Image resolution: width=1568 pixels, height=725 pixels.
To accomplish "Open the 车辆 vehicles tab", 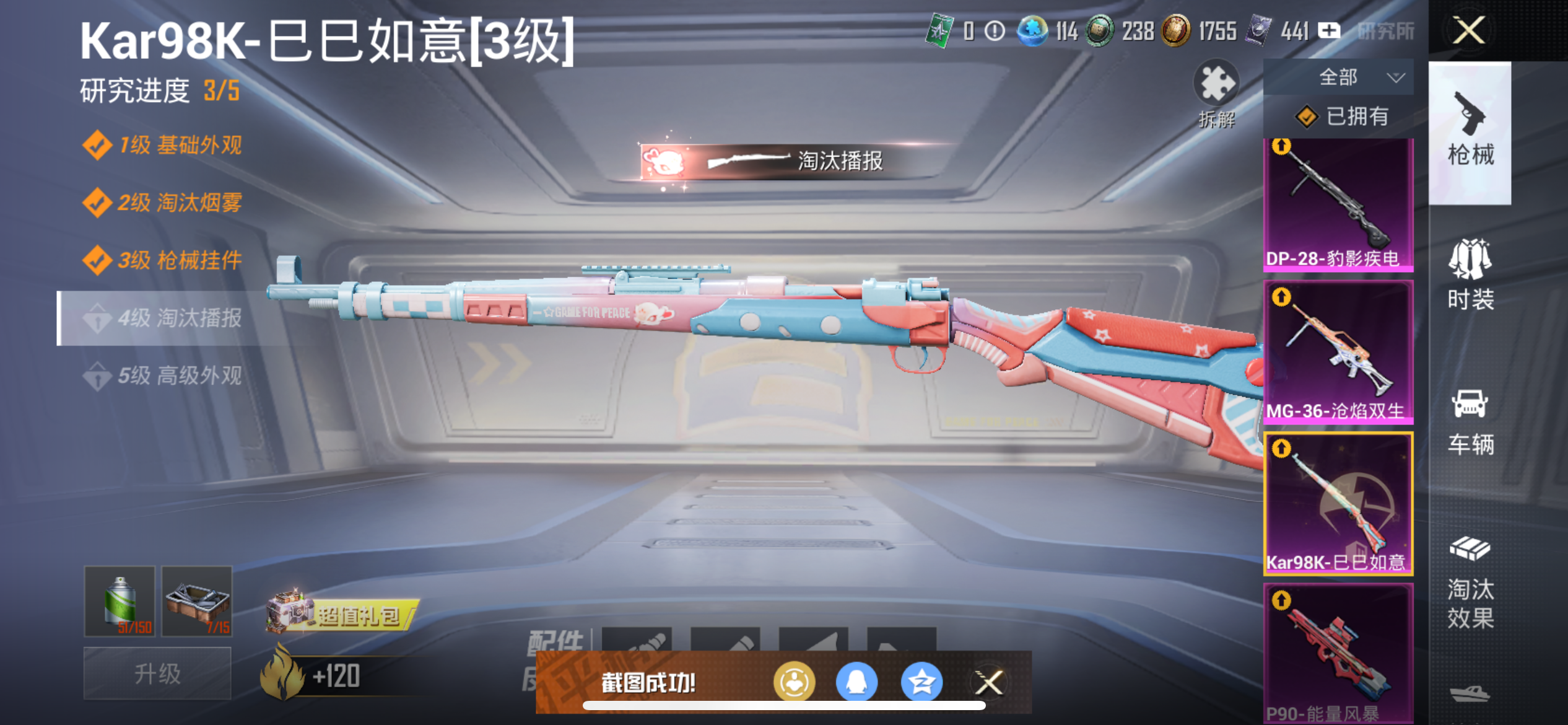I will 1470,421.
